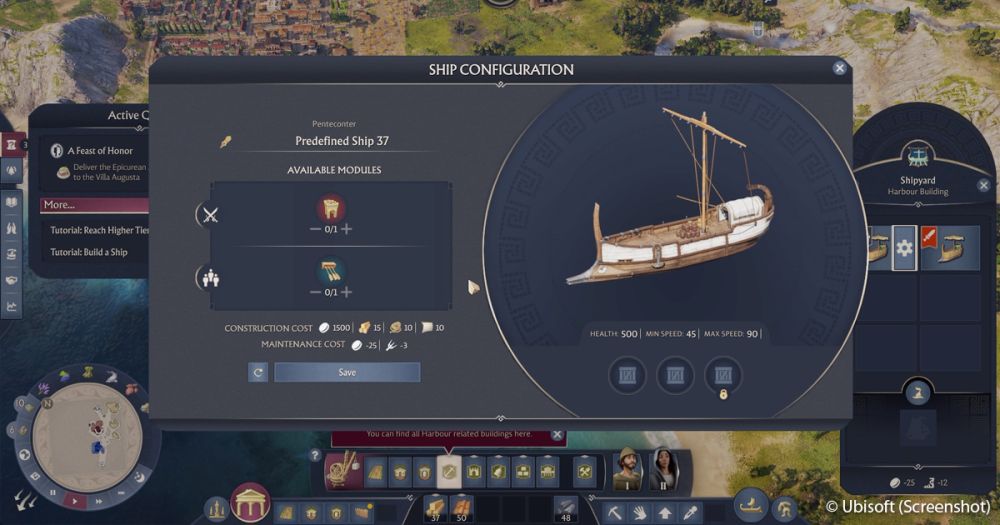1000x525 pixels.
Task: Add the teal oars module with its plus
Action: pyautogui.click(x=347, y=292)
